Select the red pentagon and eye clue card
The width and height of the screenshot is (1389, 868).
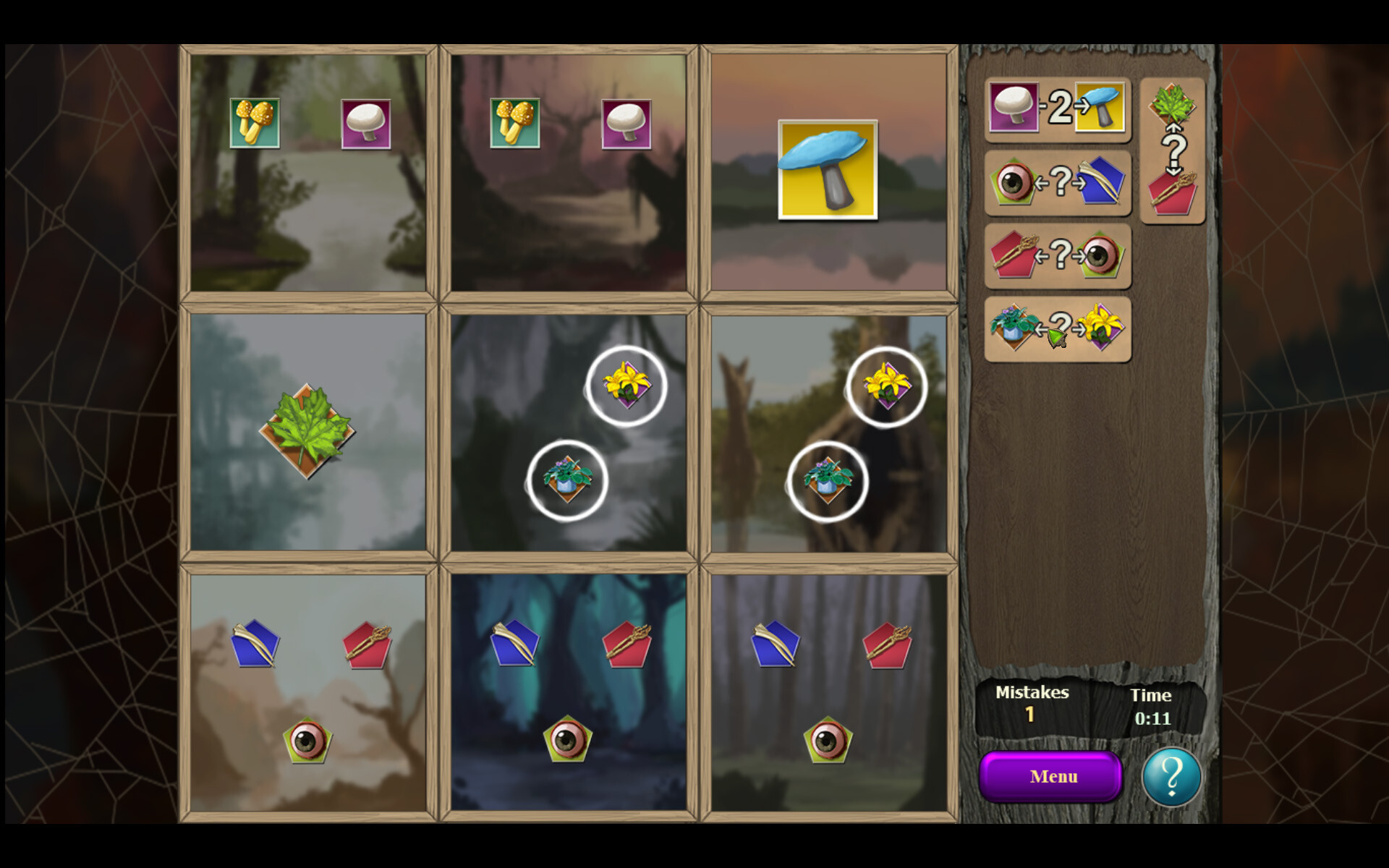click(x=1056, y=255)
